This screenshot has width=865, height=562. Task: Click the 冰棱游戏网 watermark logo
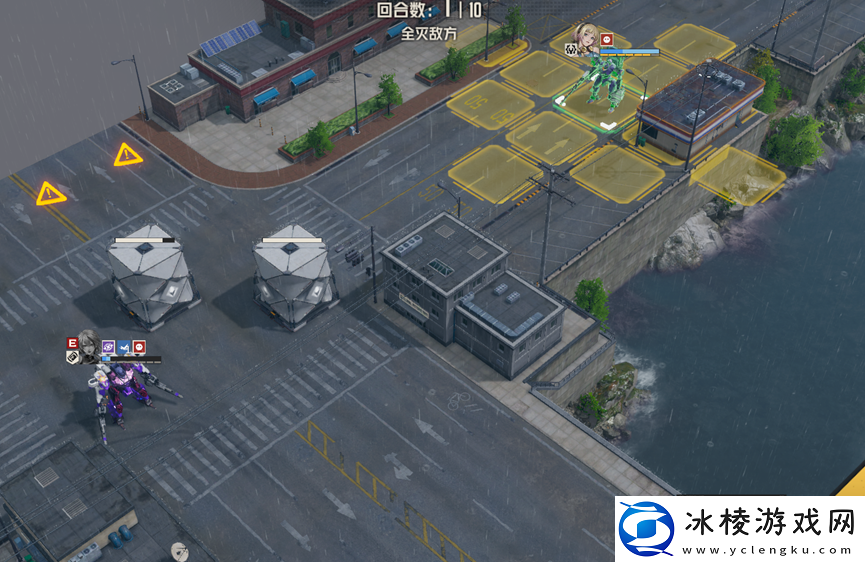[x=646, y=527]
